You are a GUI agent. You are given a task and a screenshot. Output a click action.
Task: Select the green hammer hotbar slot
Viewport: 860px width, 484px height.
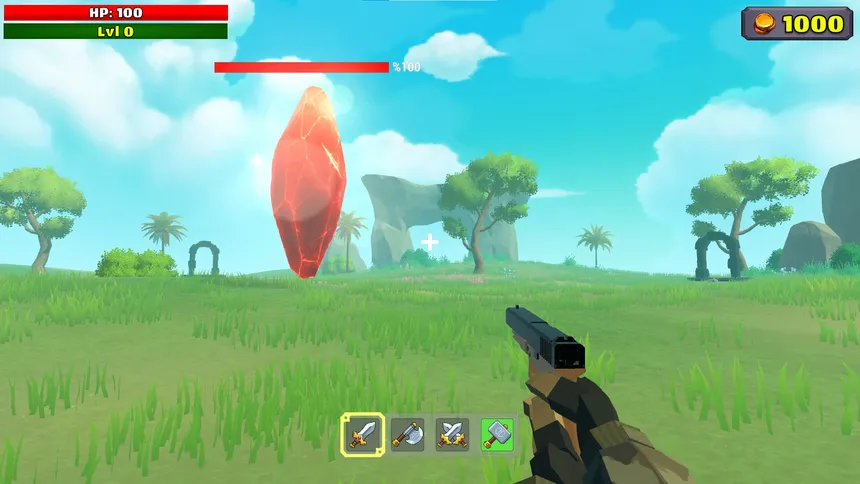tap(497, 434)
